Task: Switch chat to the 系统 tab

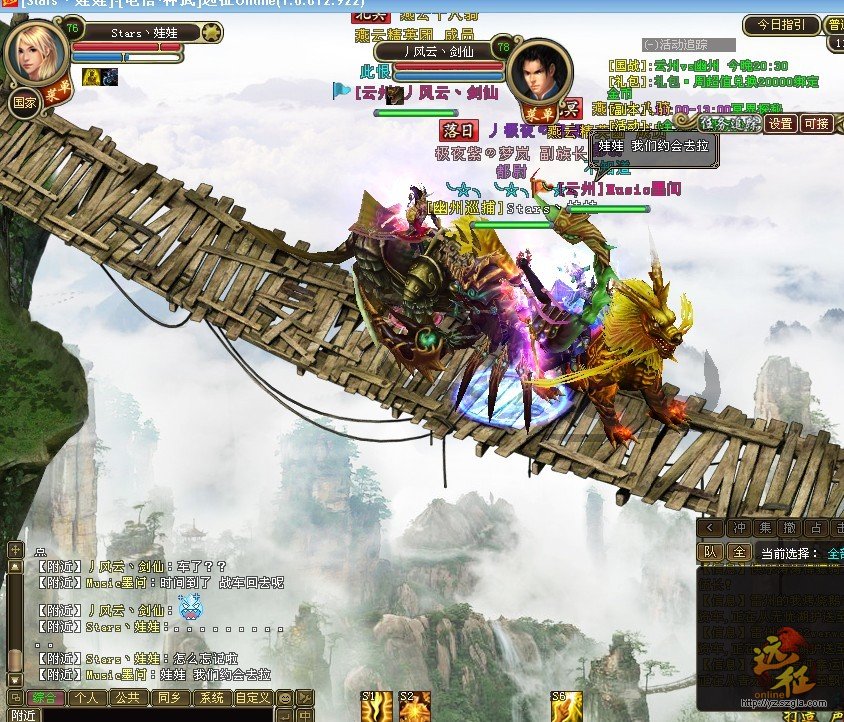Action: [x=211, y=697]
